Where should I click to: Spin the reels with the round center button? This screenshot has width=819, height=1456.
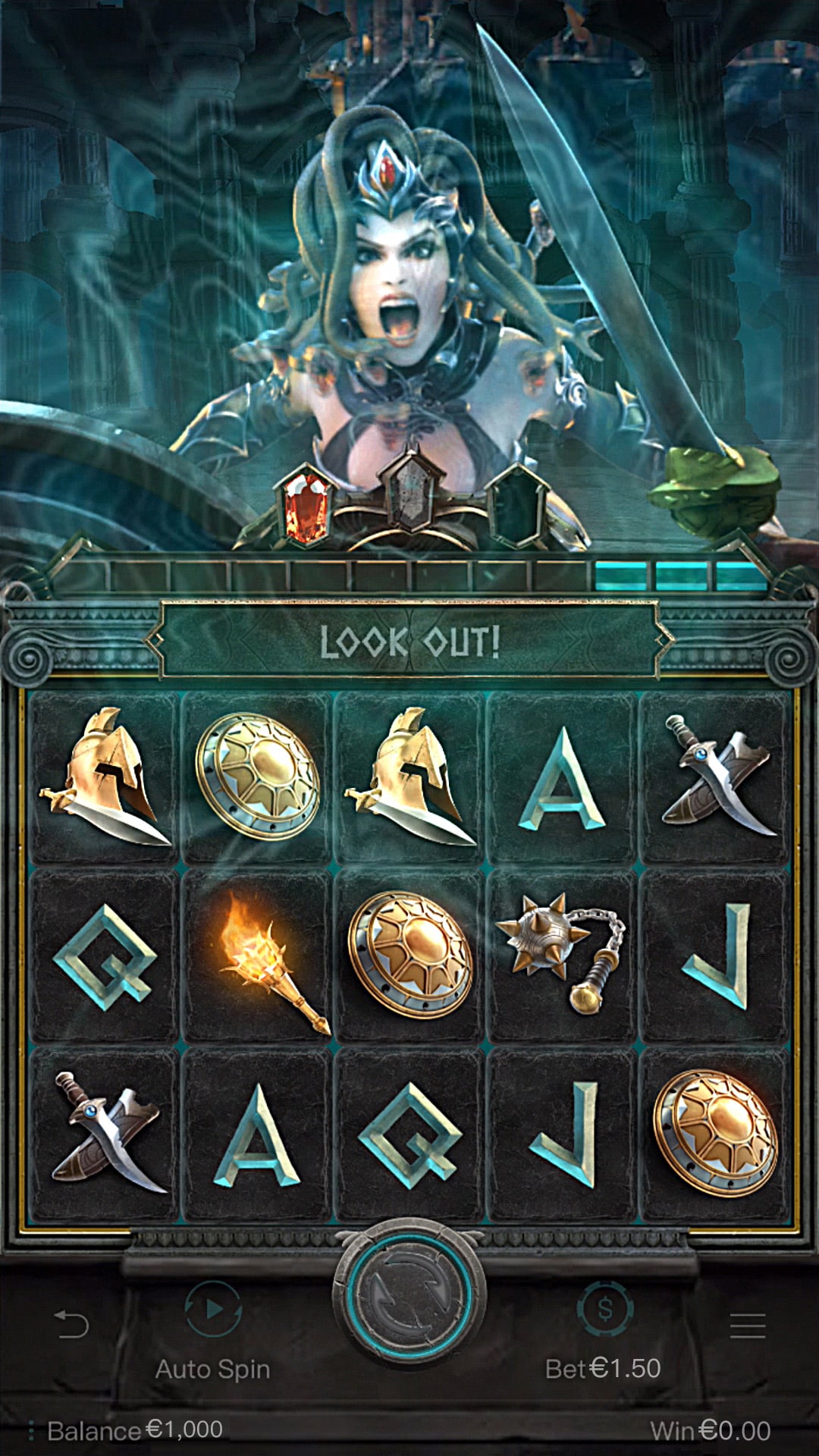(409, 1297)
